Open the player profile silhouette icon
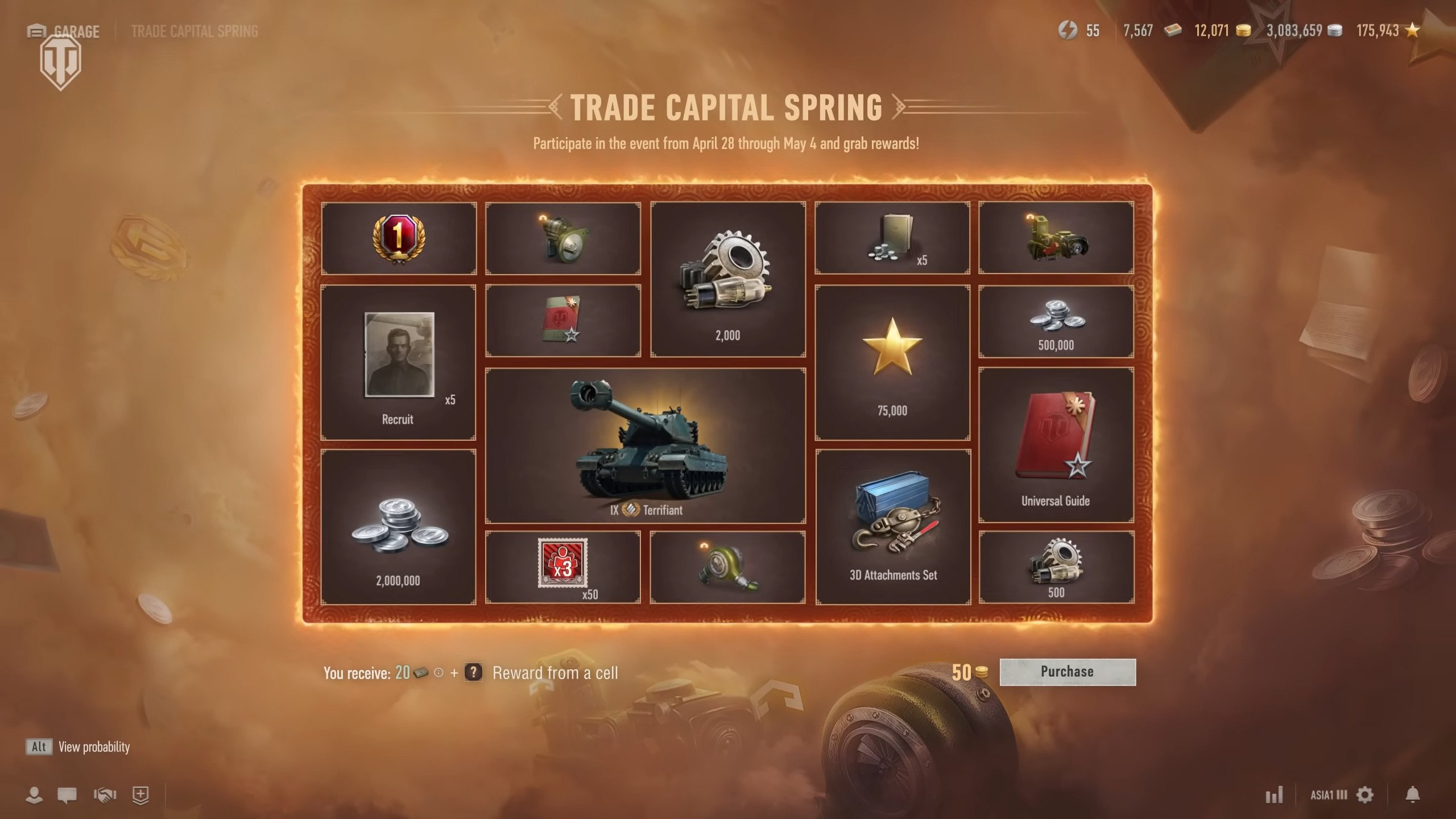 tap(34, 795)
